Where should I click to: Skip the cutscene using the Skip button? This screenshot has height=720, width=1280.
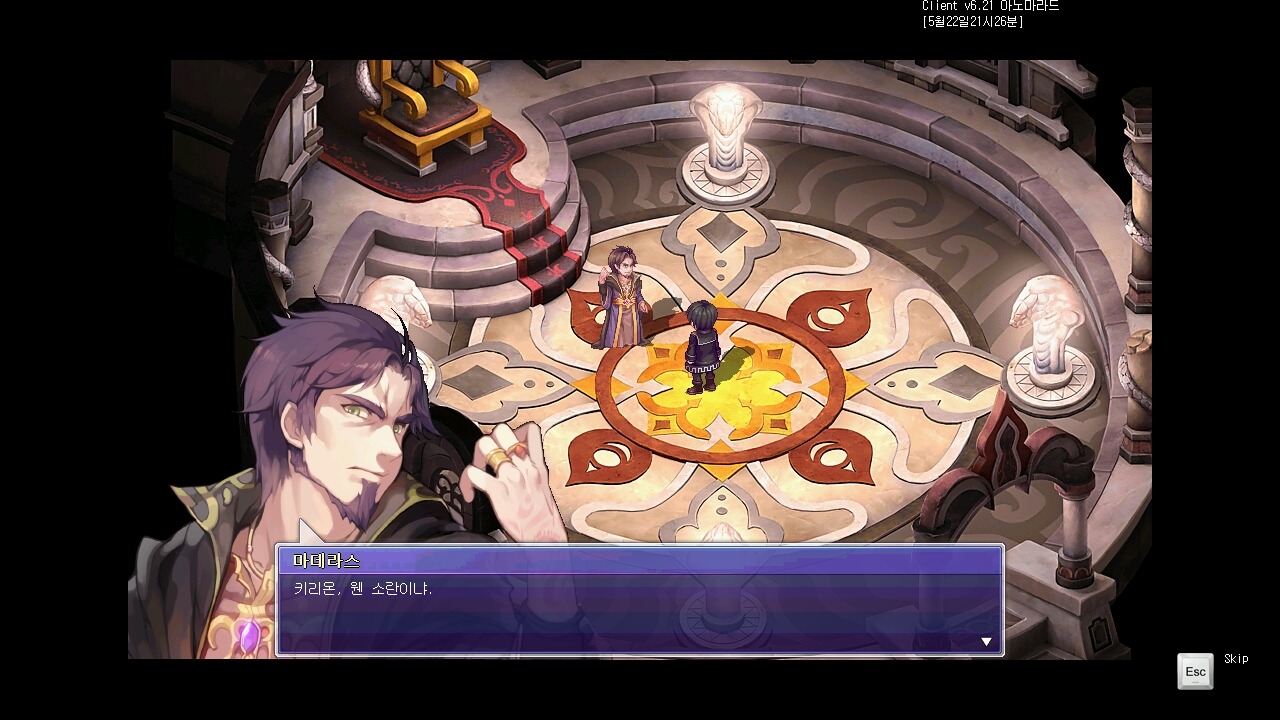coord(1195,671)
